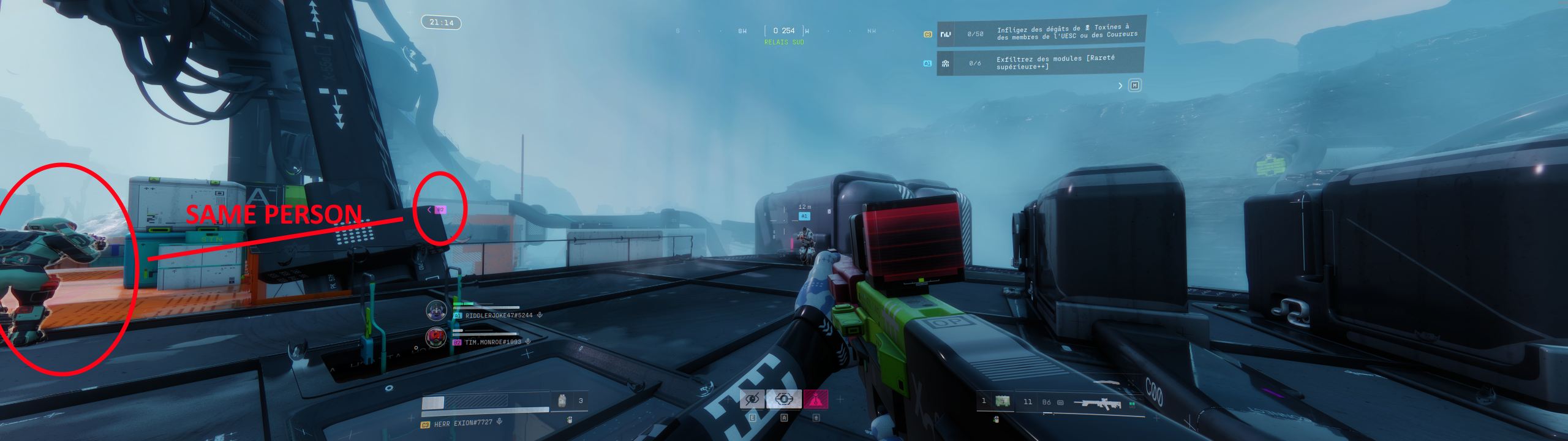Activate the crossed-out eye ability
Image resolution: width=1568 pixels, height=441 pixels.
(752, 399)
